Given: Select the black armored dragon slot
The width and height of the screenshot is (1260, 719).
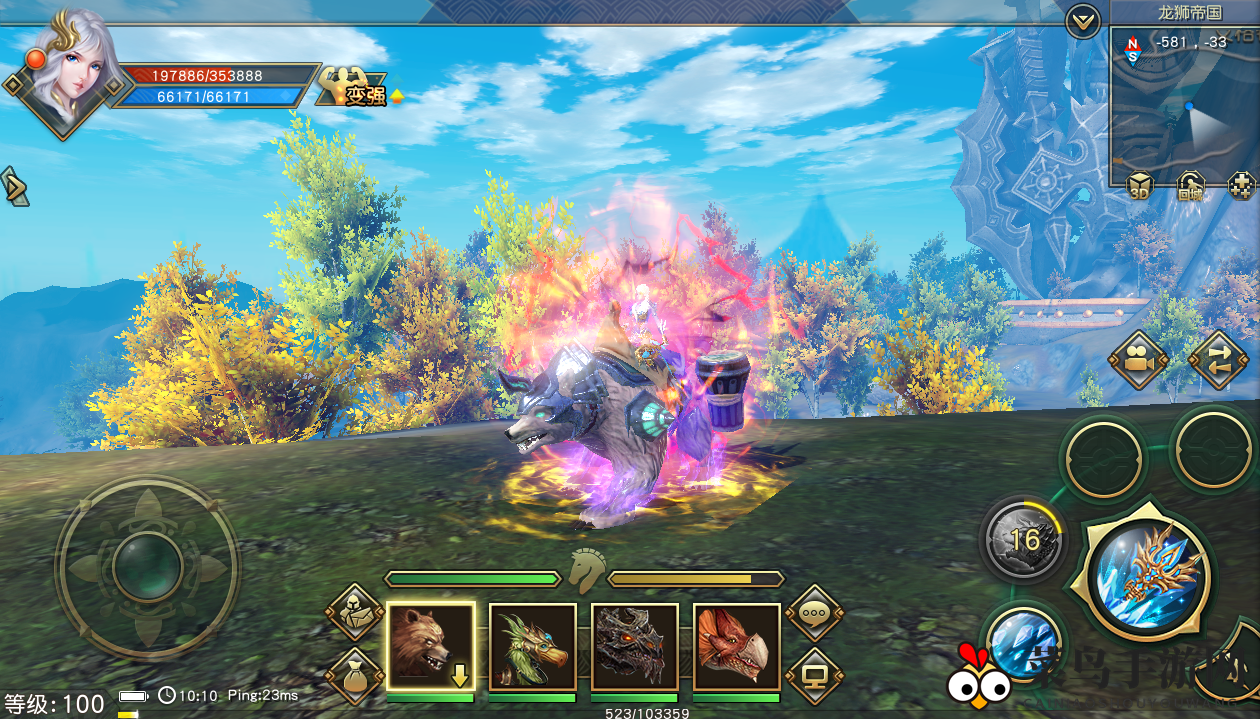Looking at the screenshot, I should click(x=635, y=646).
